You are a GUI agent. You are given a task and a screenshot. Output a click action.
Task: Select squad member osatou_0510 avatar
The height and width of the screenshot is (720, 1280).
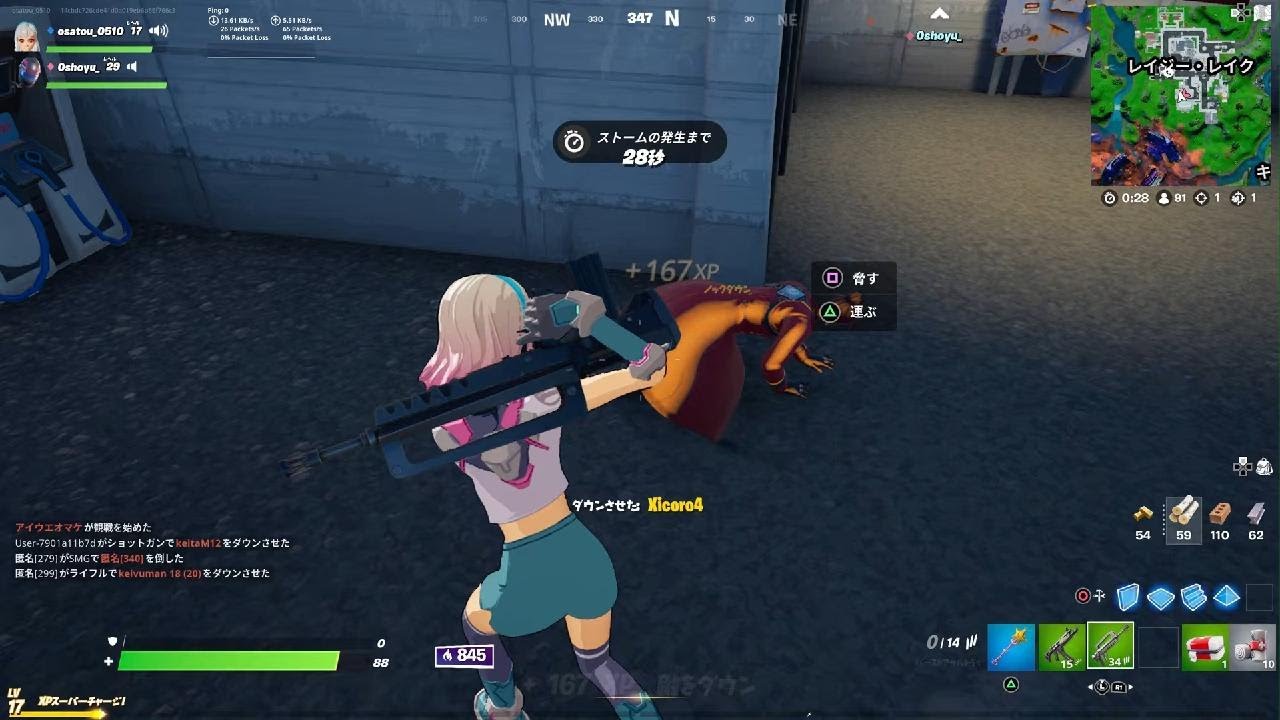pos(27,37)
